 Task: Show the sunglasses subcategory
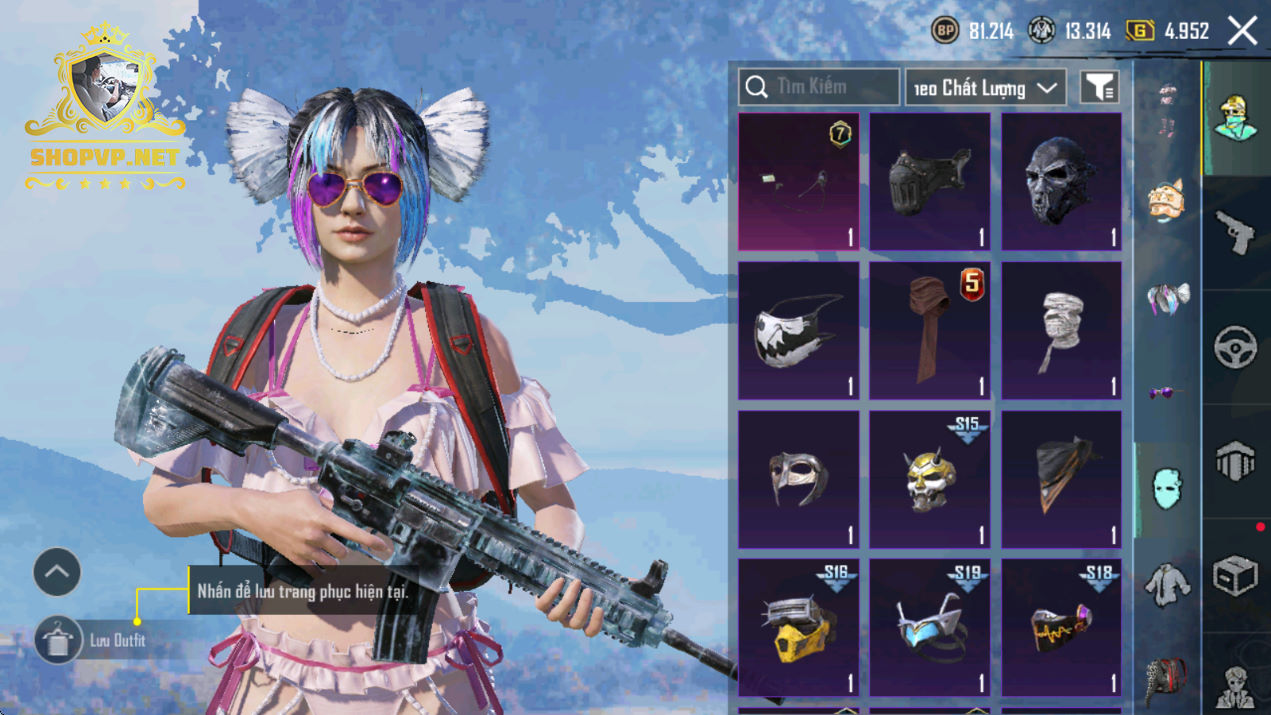(1166, 393)
